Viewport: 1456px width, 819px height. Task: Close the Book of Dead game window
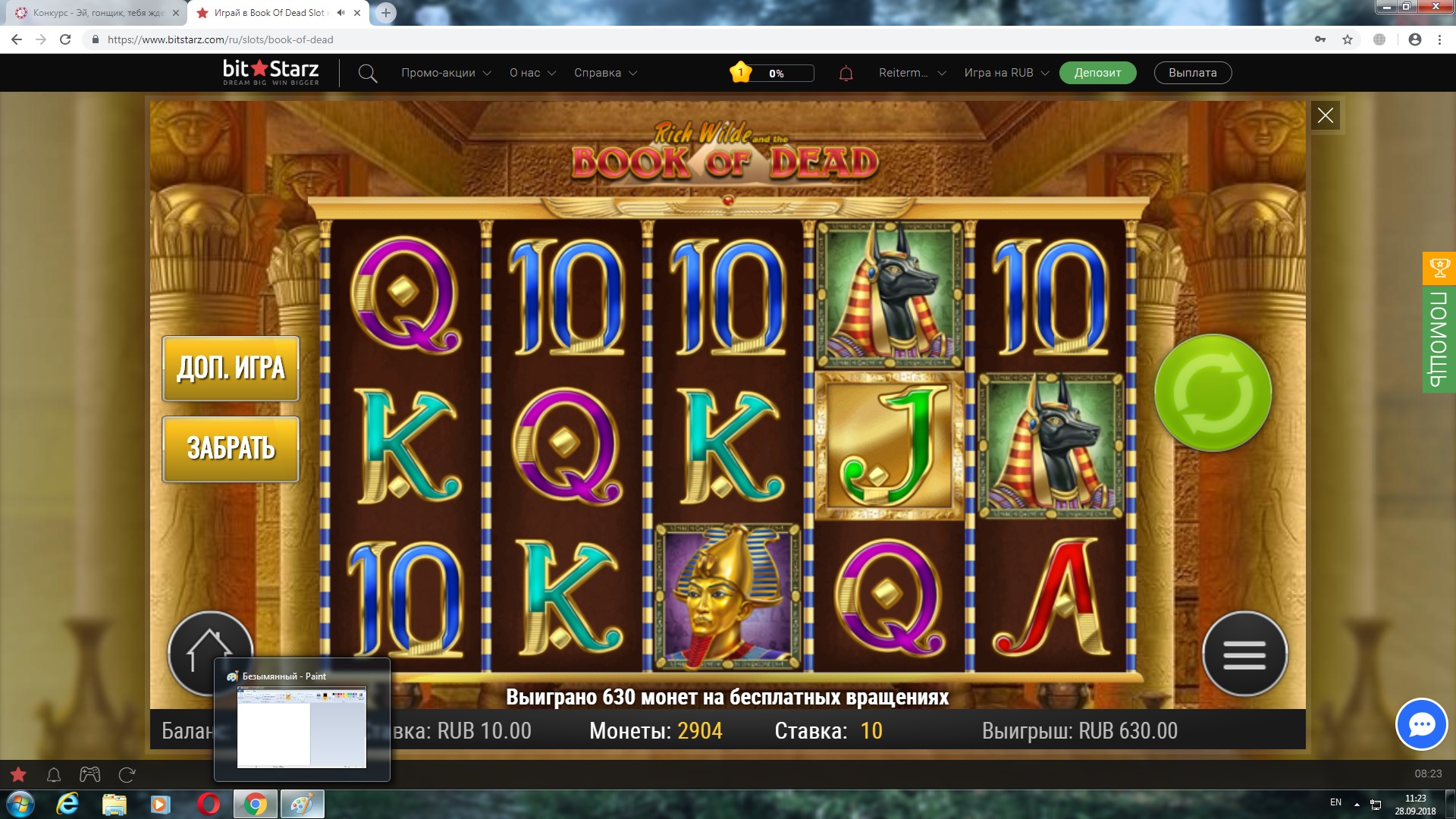[1325, 115]
